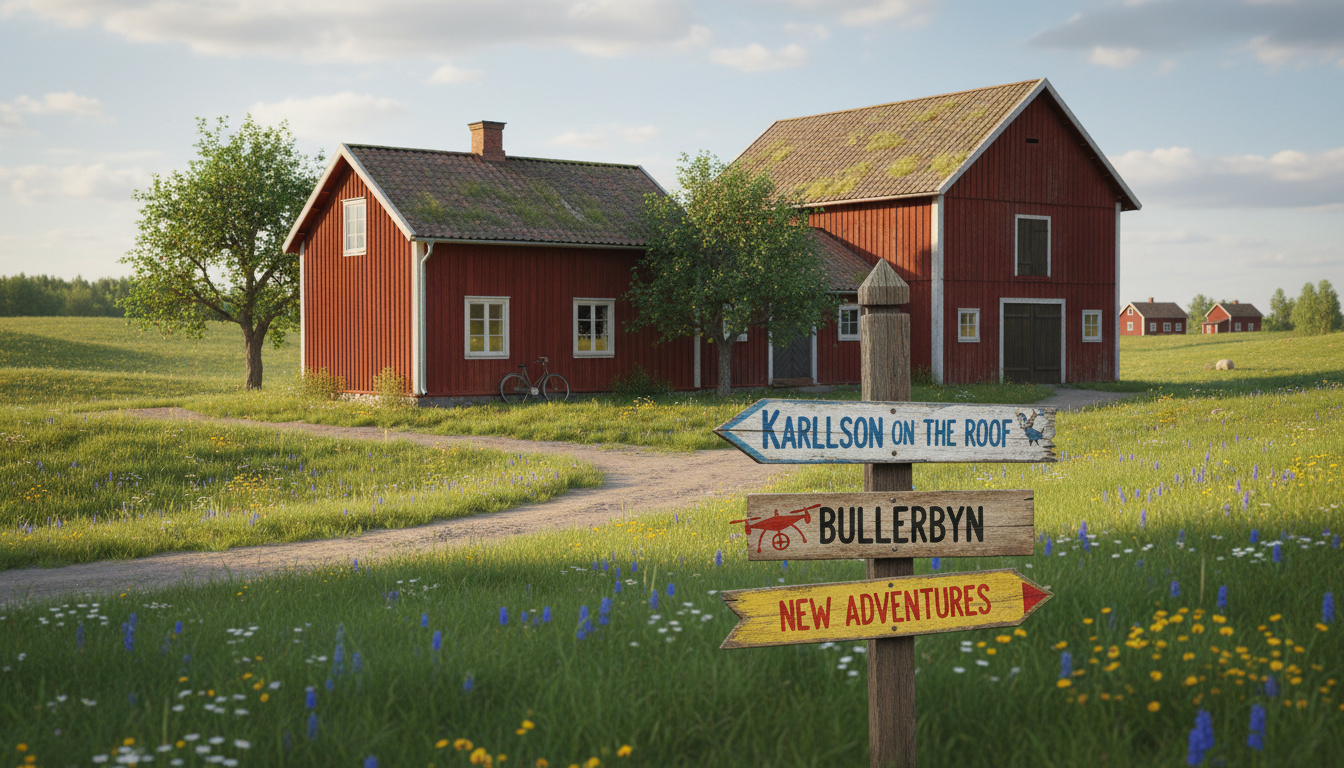Image resolution: width=1344 pixels, height=768 pixels.
Task: Select the Karllson on the Roof sign
Action: click(886, 431)
